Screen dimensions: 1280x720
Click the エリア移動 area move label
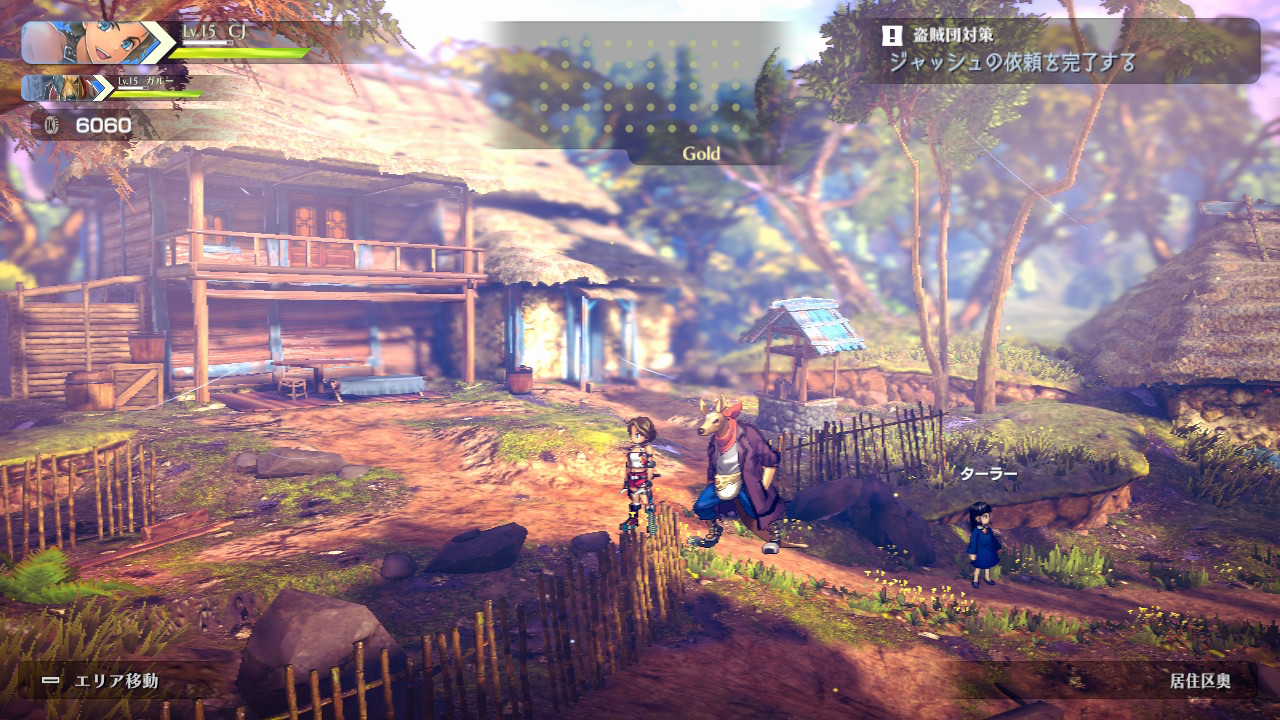point(116,681)
